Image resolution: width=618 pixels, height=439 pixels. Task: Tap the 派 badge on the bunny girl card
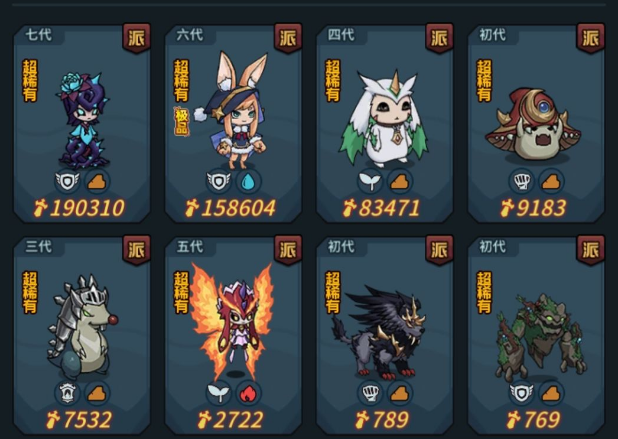[288, 37]
